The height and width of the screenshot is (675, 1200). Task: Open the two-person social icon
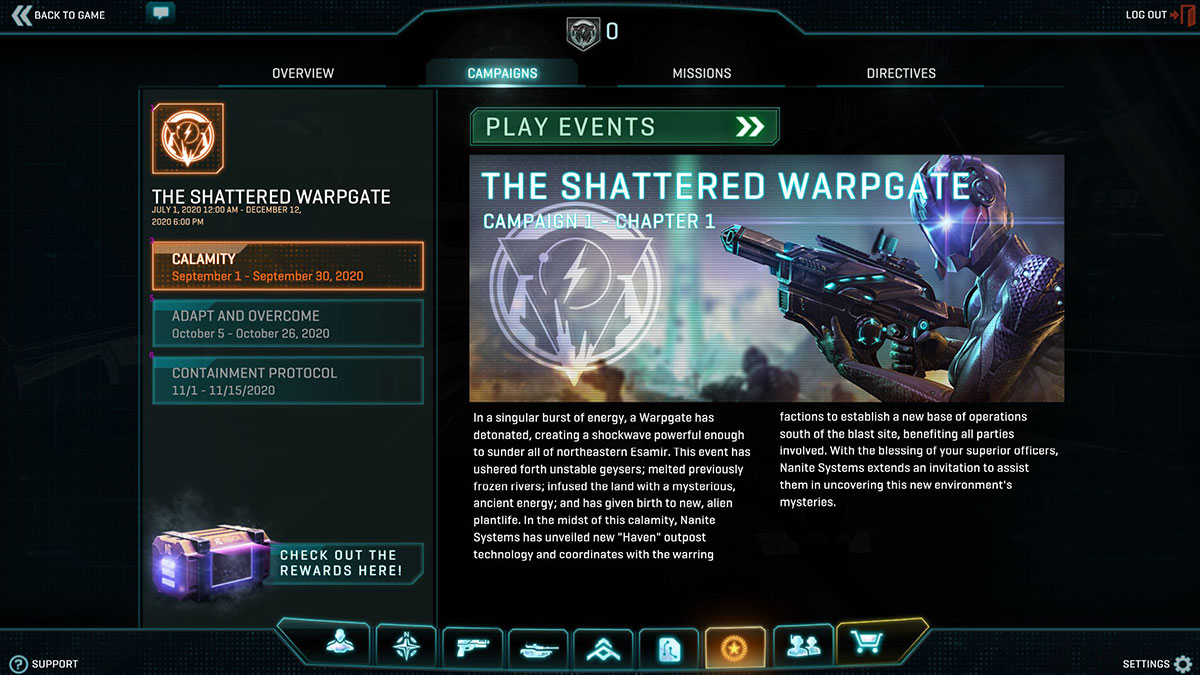coord(802,646)
